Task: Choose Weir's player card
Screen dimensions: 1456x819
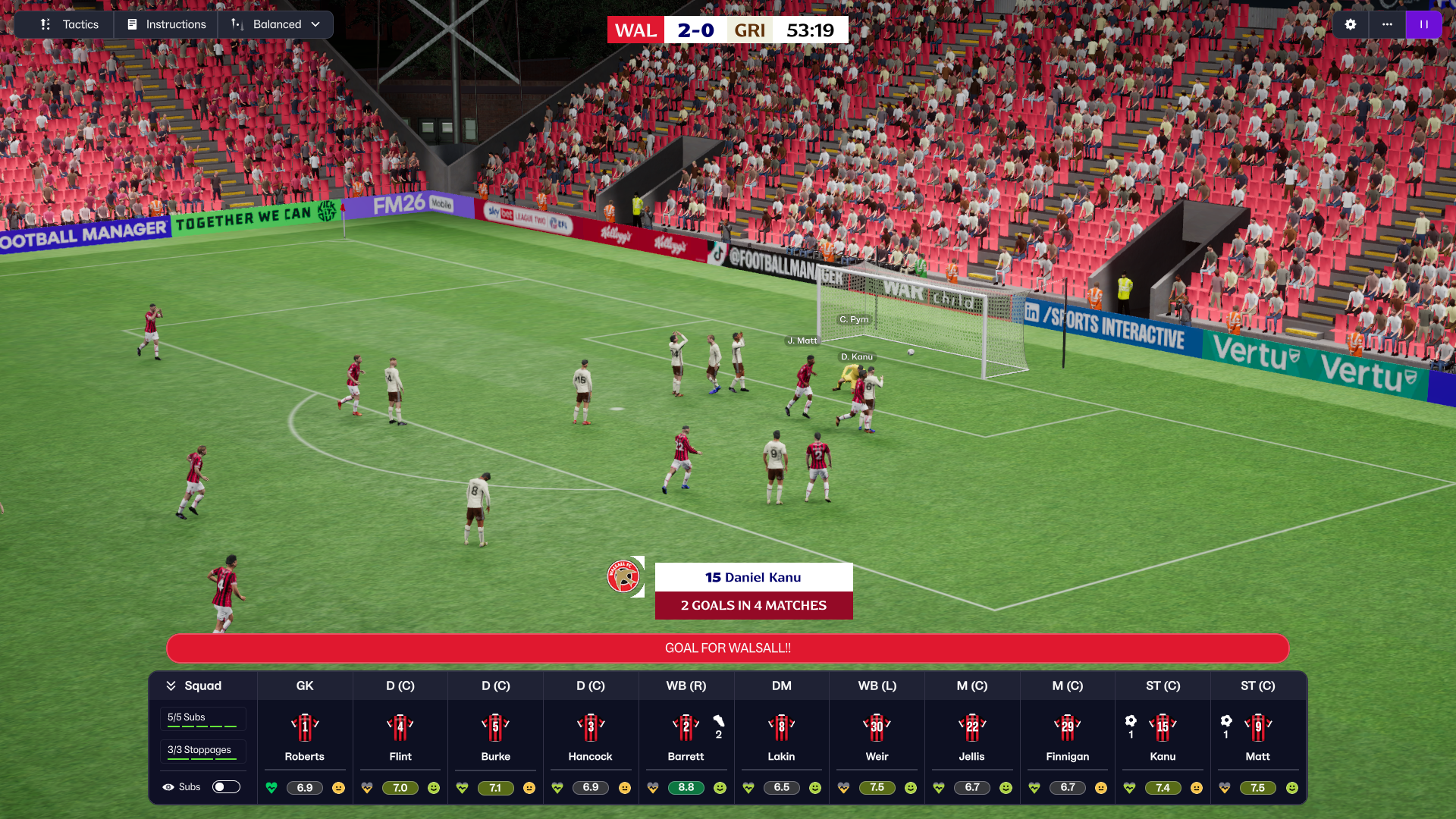Action: click(877, 736)
